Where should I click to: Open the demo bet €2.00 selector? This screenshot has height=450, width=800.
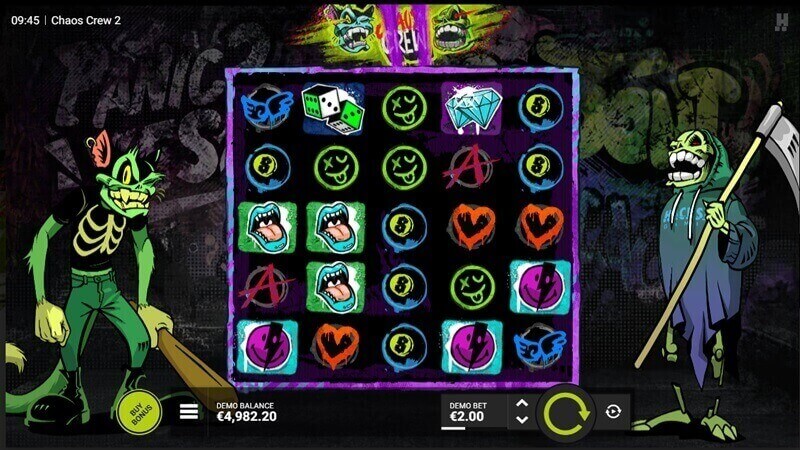(x=472, y=411)
